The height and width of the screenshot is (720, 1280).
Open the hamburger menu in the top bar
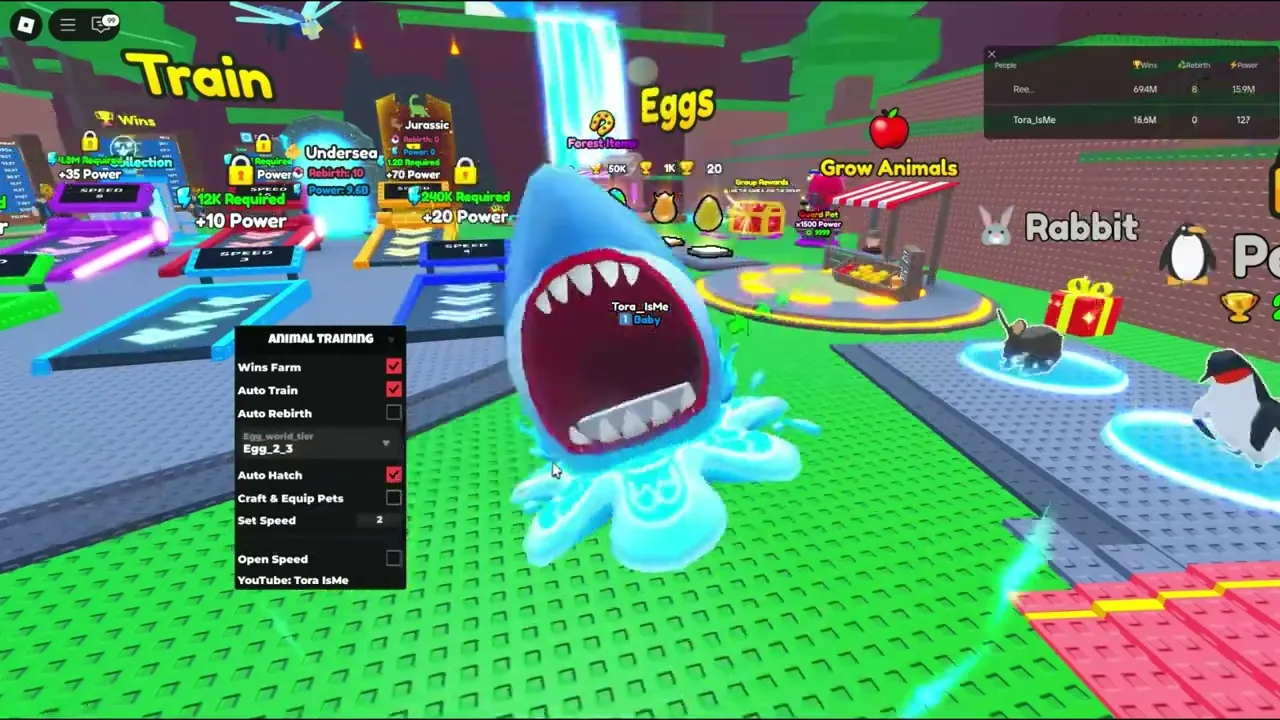click(x=68, y=24)
